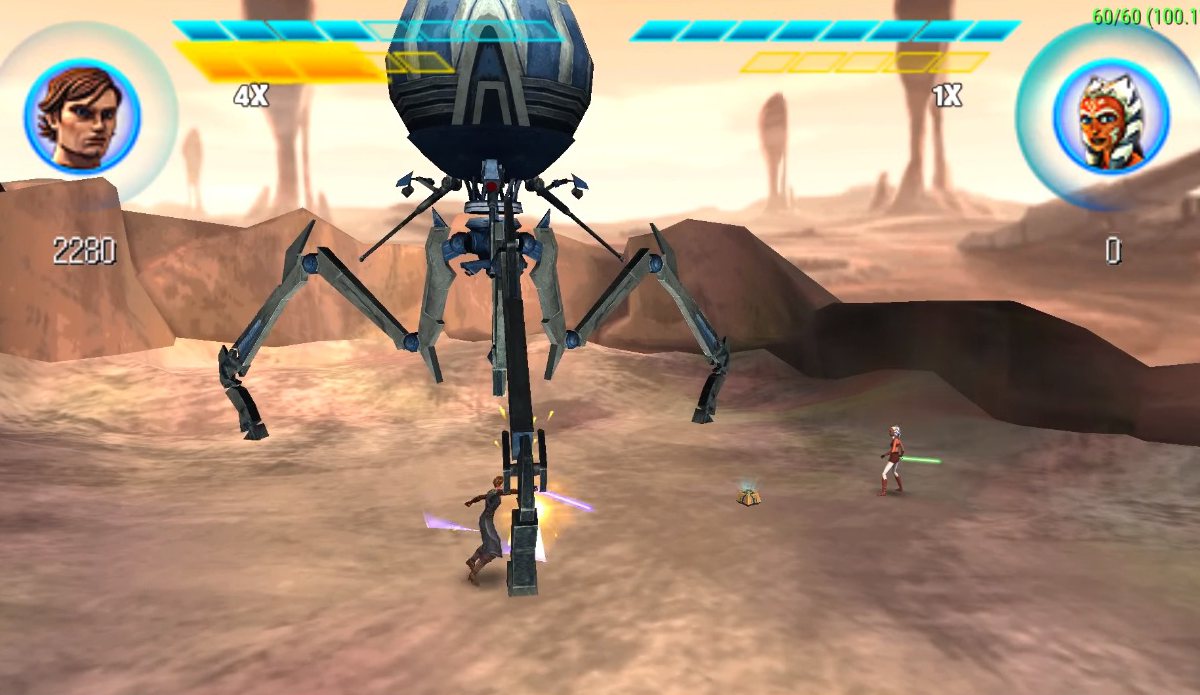Select Ahsoka's character portrait

pyautogui.click(x=1110, y=116)
